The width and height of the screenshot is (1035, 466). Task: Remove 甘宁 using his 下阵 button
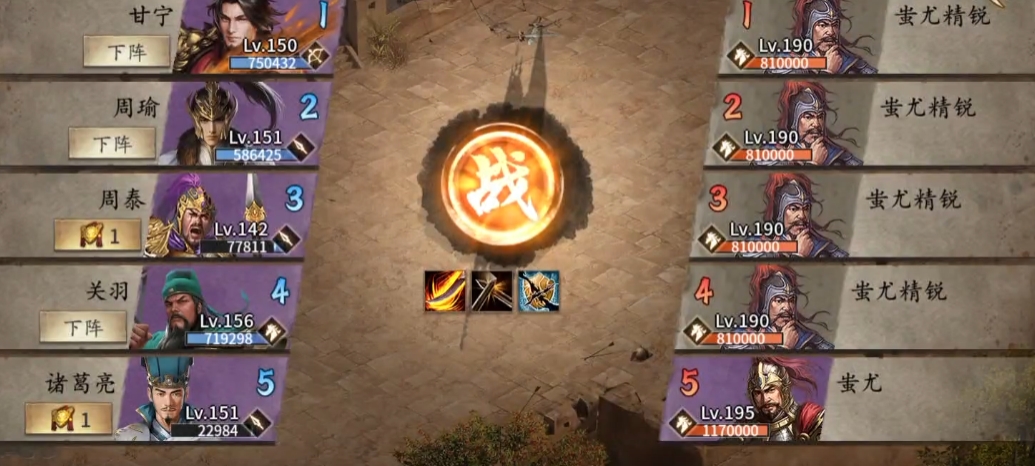pos(126,51)
